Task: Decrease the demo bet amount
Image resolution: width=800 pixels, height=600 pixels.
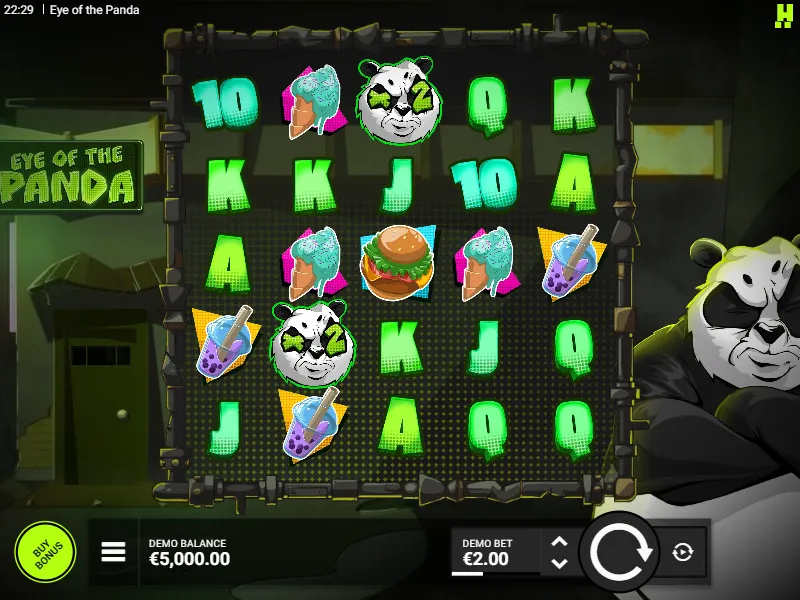Action: [560, 563]
